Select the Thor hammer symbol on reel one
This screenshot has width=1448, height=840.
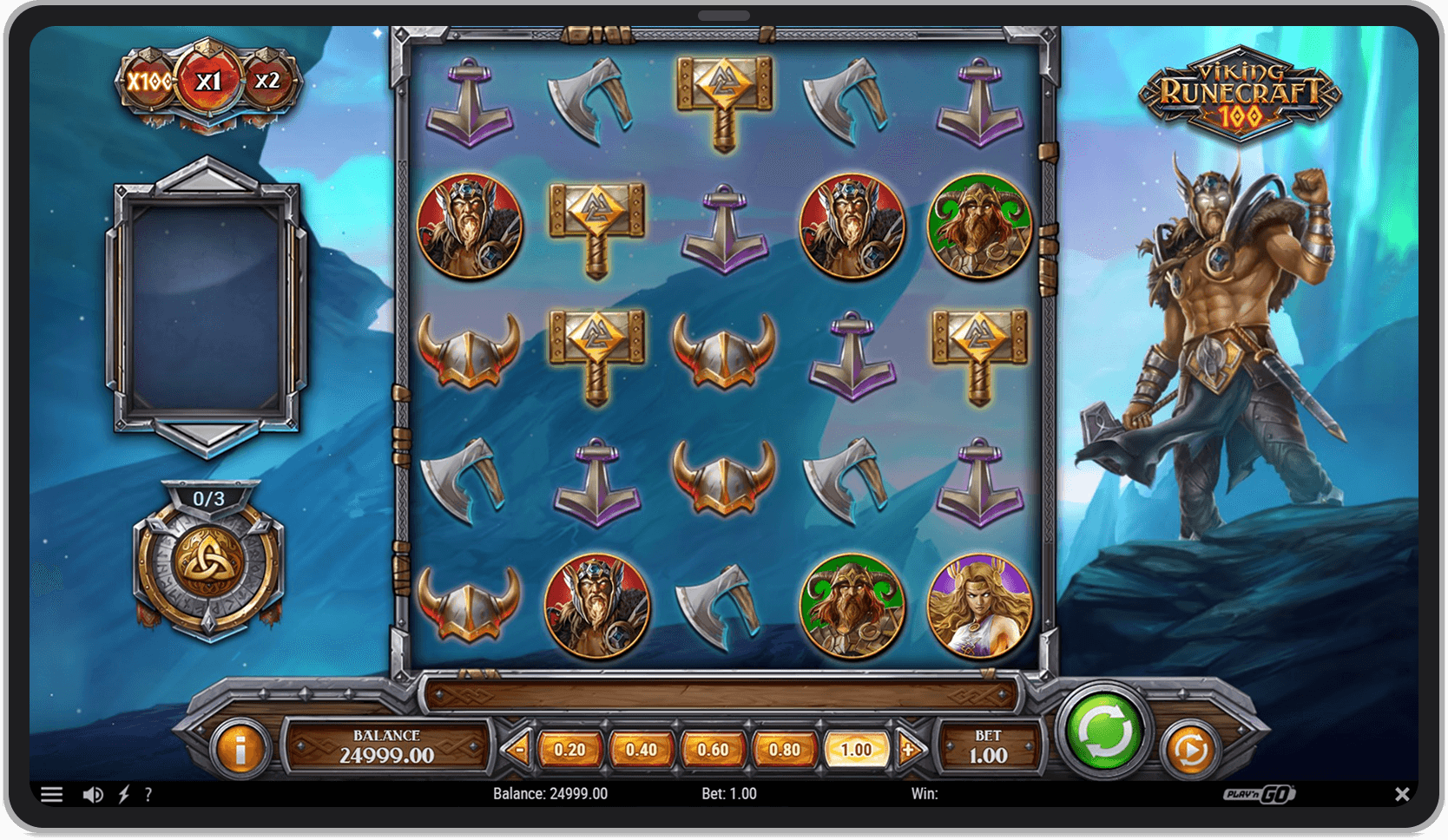point(469,100)
